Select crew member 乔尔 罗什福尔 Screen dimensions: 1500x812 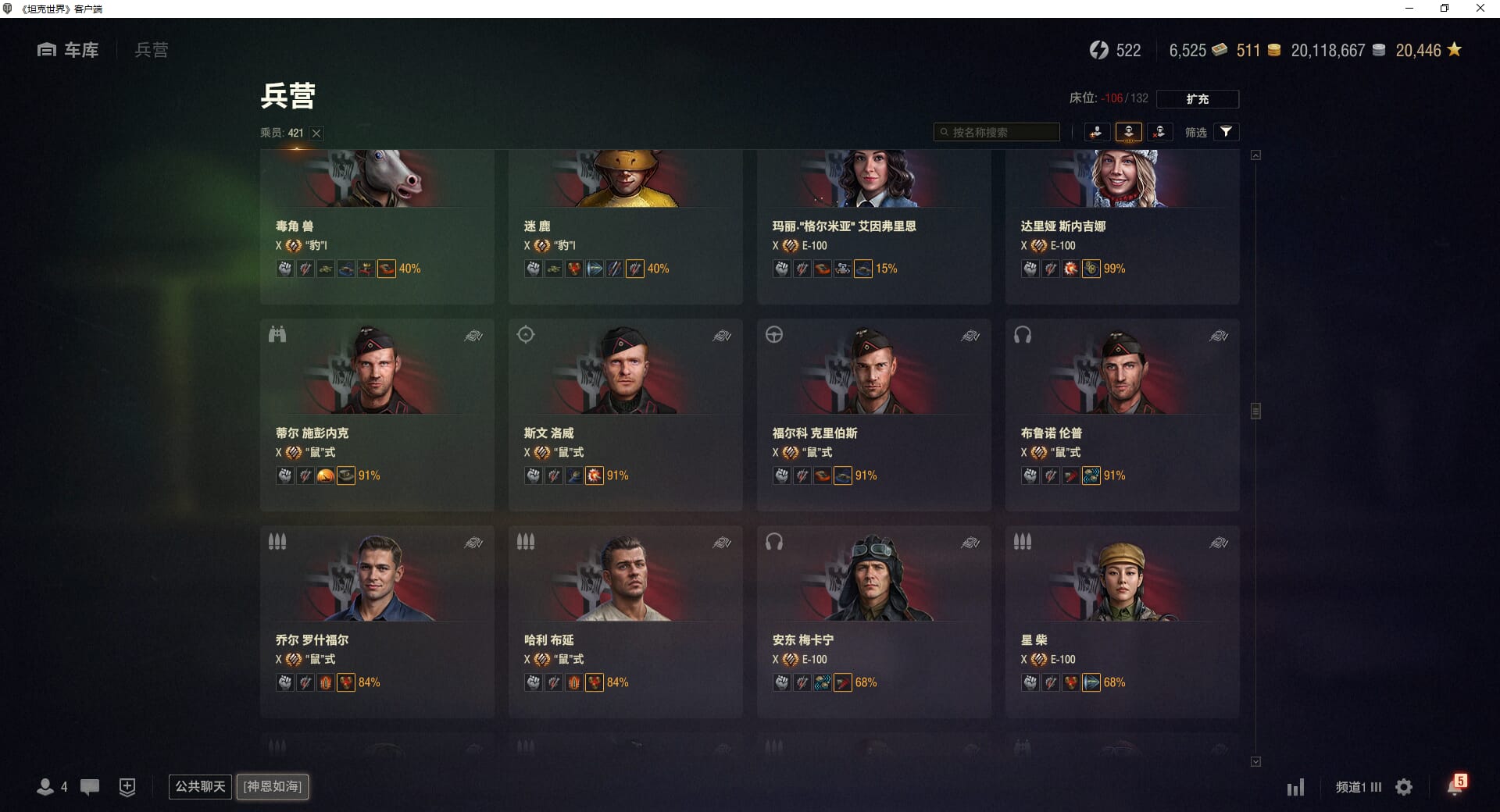(377, 621)
